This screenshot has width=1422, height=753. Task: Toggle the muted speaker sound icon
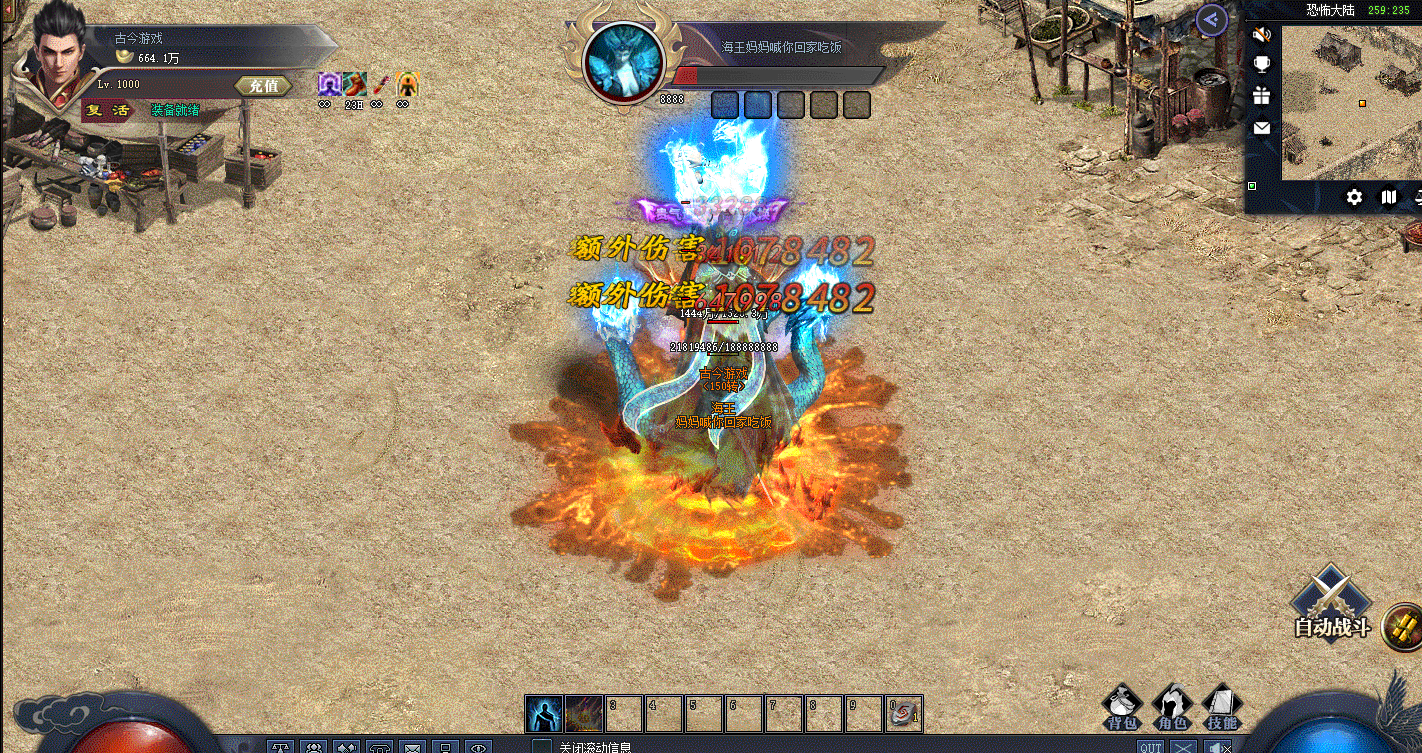(1262, 35)
